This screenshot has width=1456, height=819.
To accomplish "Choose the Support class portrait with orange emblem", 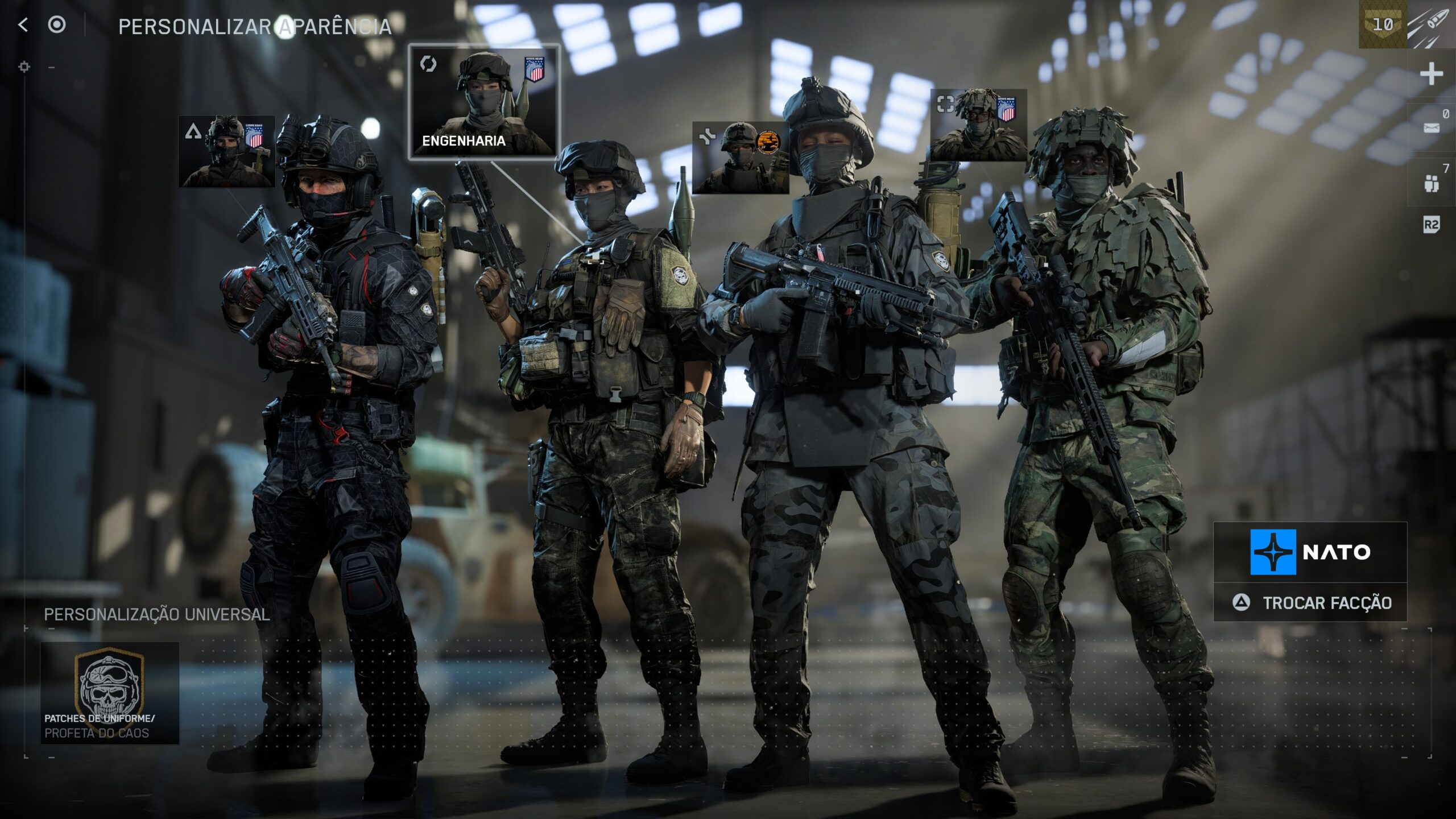I will coord(740,158).
